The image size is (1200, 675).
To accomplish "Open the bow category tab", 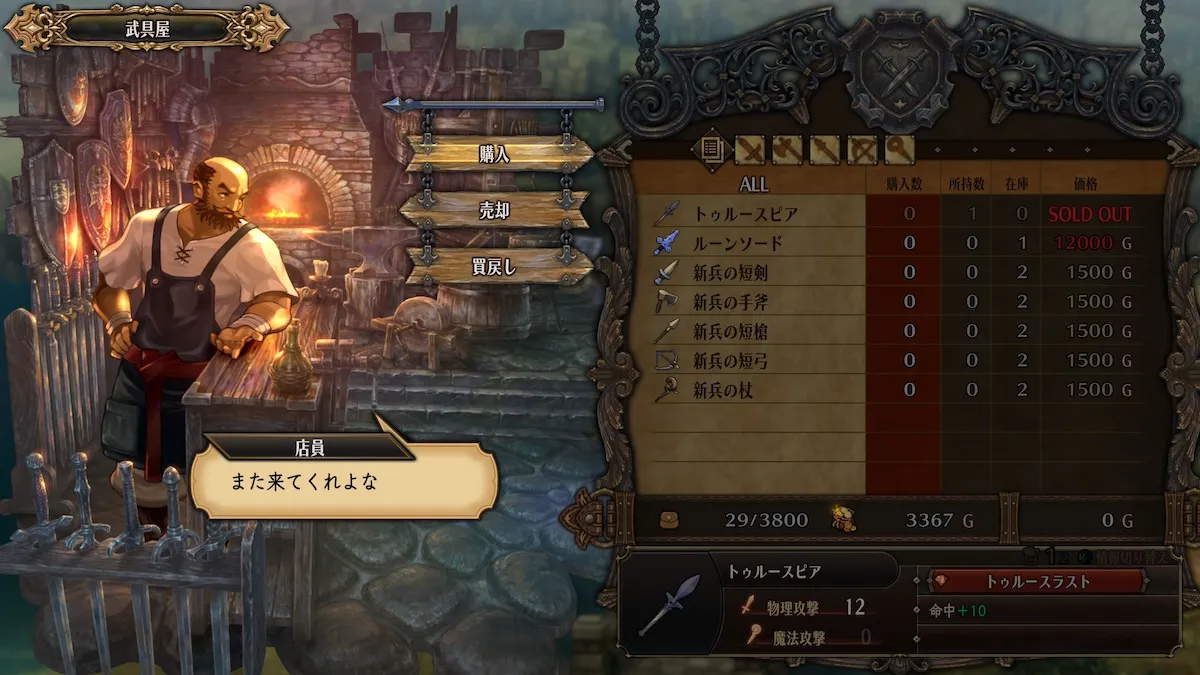I will [x=862, y=150].
